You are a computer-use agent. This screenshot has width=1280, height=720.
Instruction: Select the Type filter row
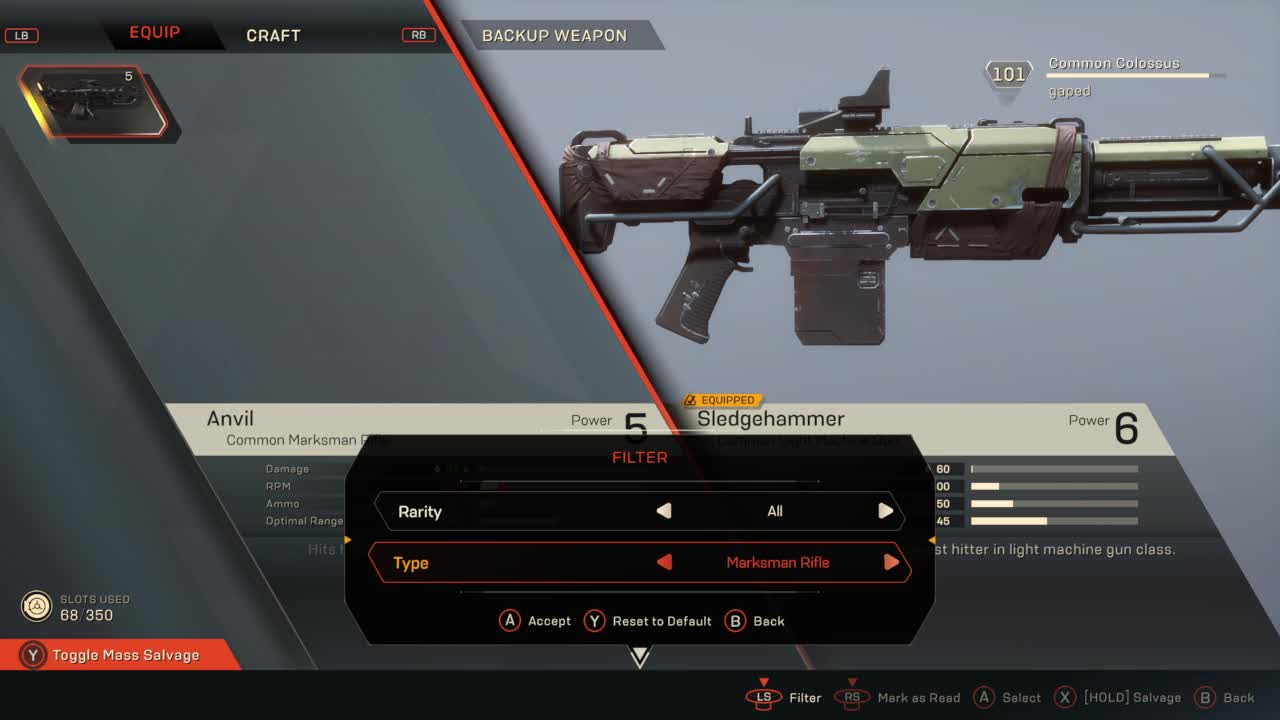(x=411, y=563)
